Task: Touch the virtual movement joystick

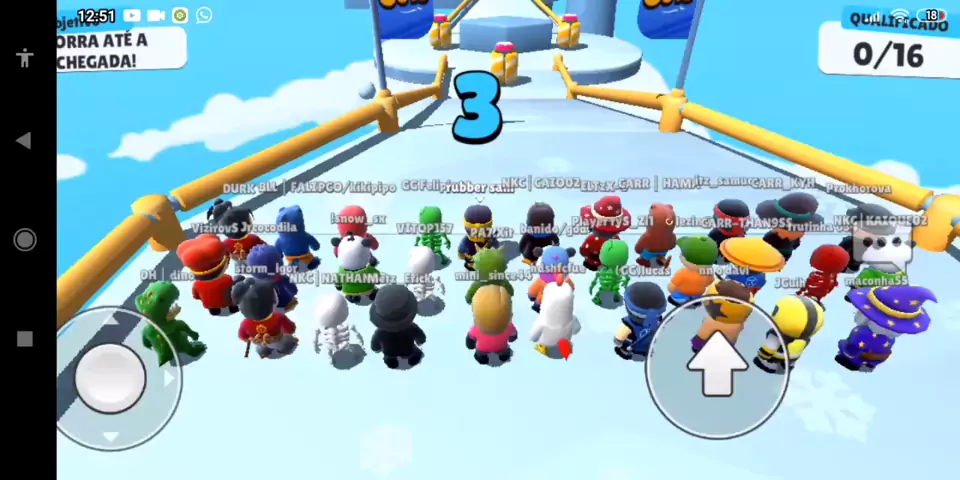Action: click(x=112, y=376)
